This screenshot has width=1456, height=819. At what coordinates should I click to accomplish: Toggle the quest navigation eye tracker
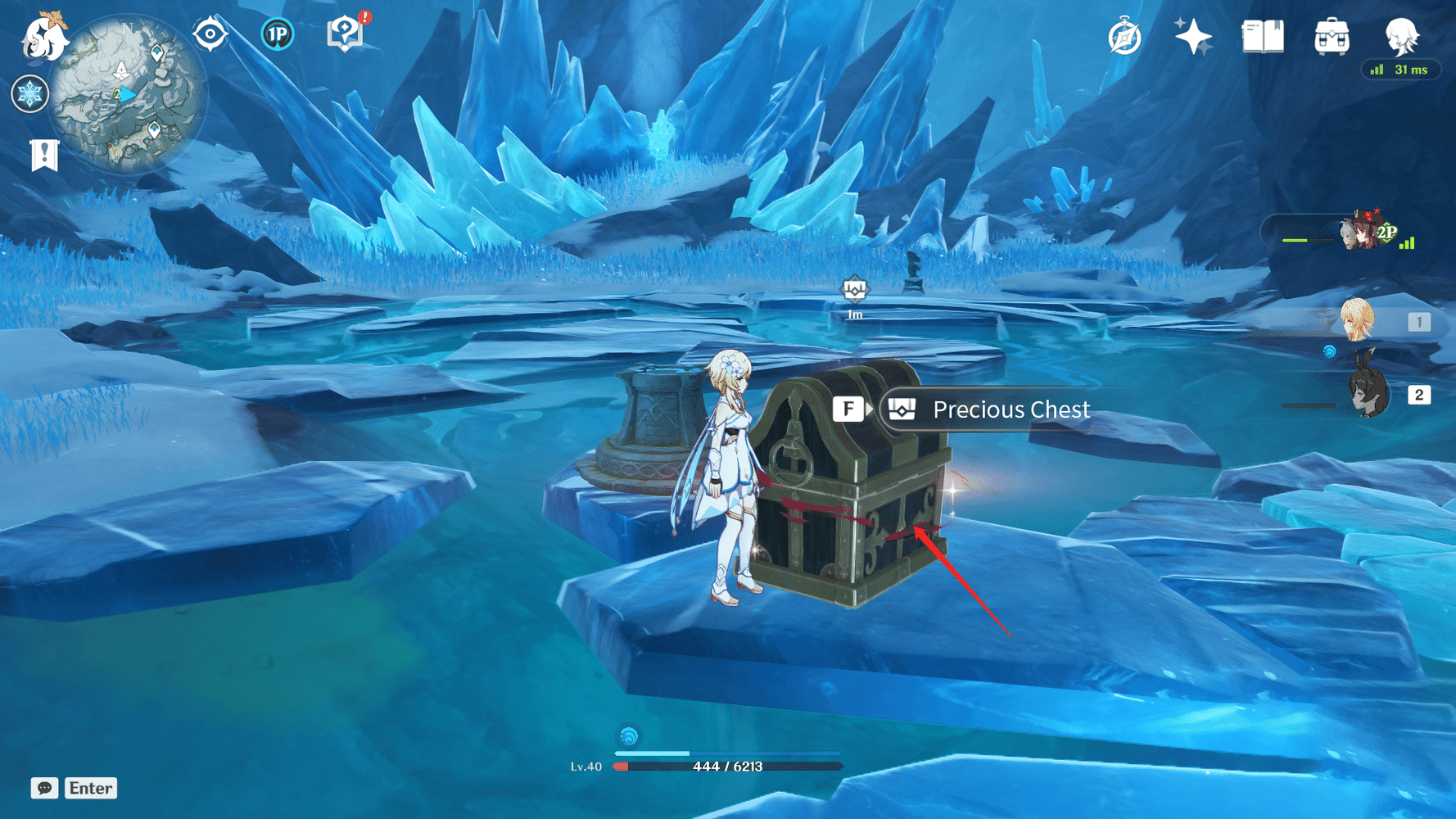coord(210,34)
